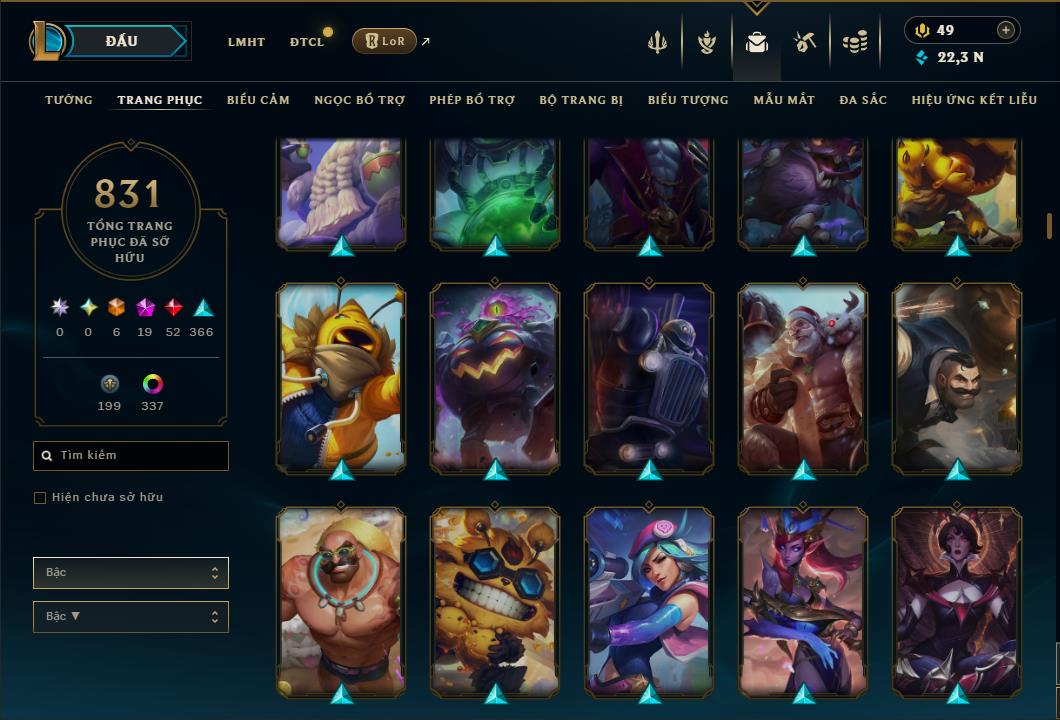Add RP with the plus button
The image size is (1060, 720).
(x=1006, y=30)
